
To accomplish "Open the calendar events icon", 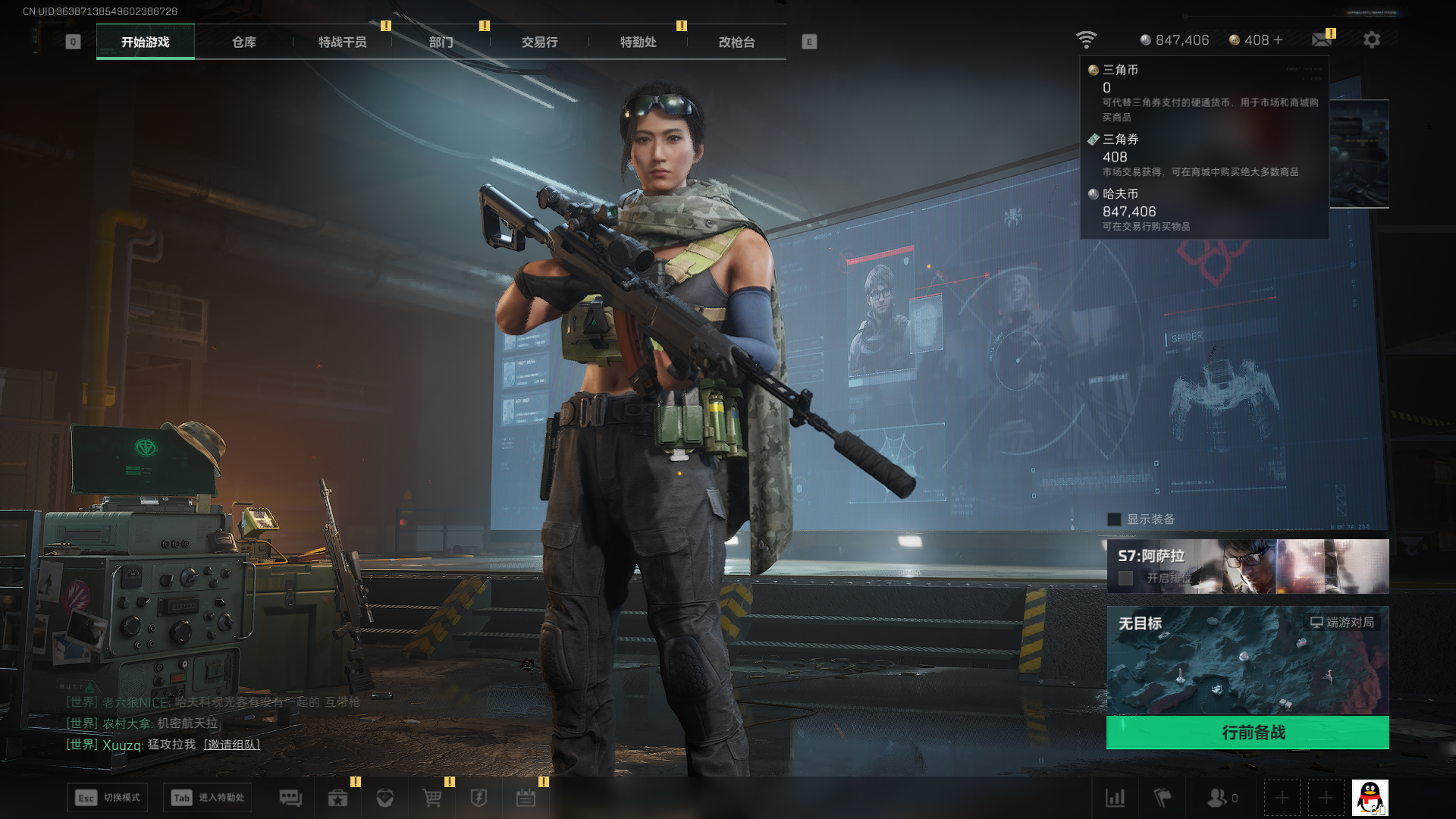I will [x=526, y=798].
